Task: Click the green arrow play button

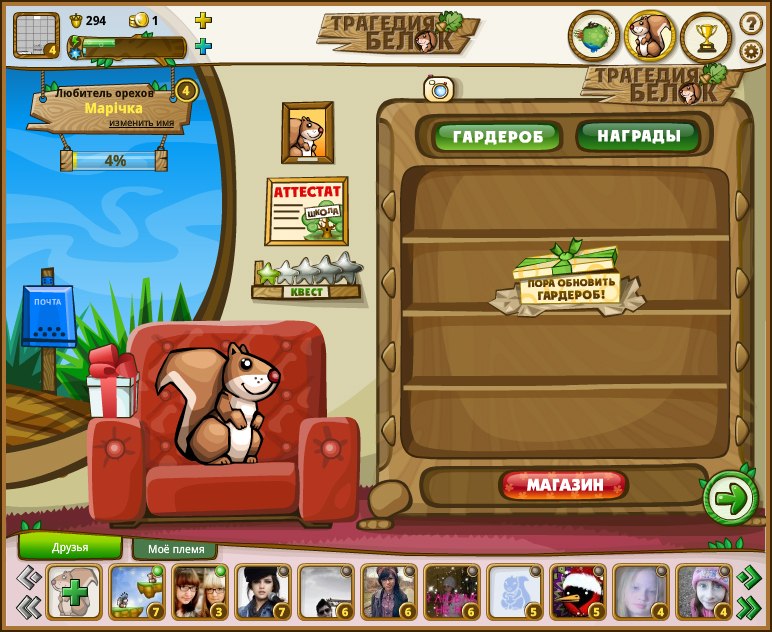Action: coord(730,497)
